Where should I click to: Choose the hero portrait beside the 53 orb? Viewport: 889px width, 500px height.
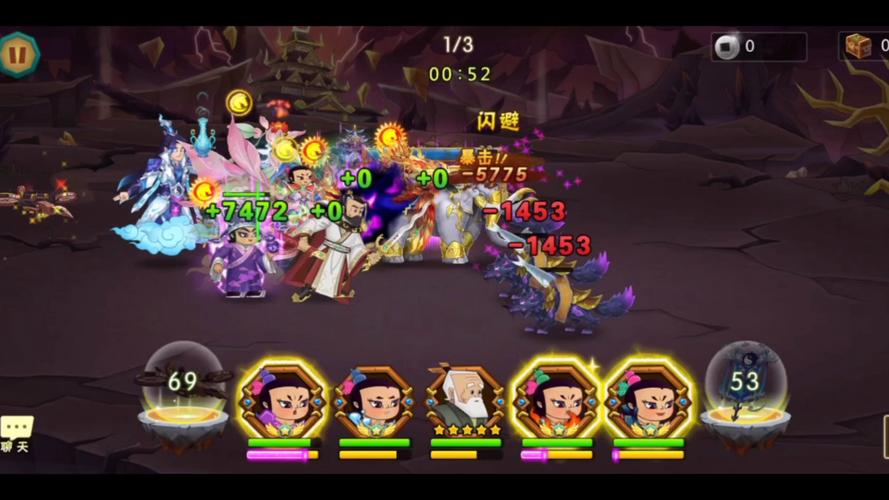click(x=647, y=399)
